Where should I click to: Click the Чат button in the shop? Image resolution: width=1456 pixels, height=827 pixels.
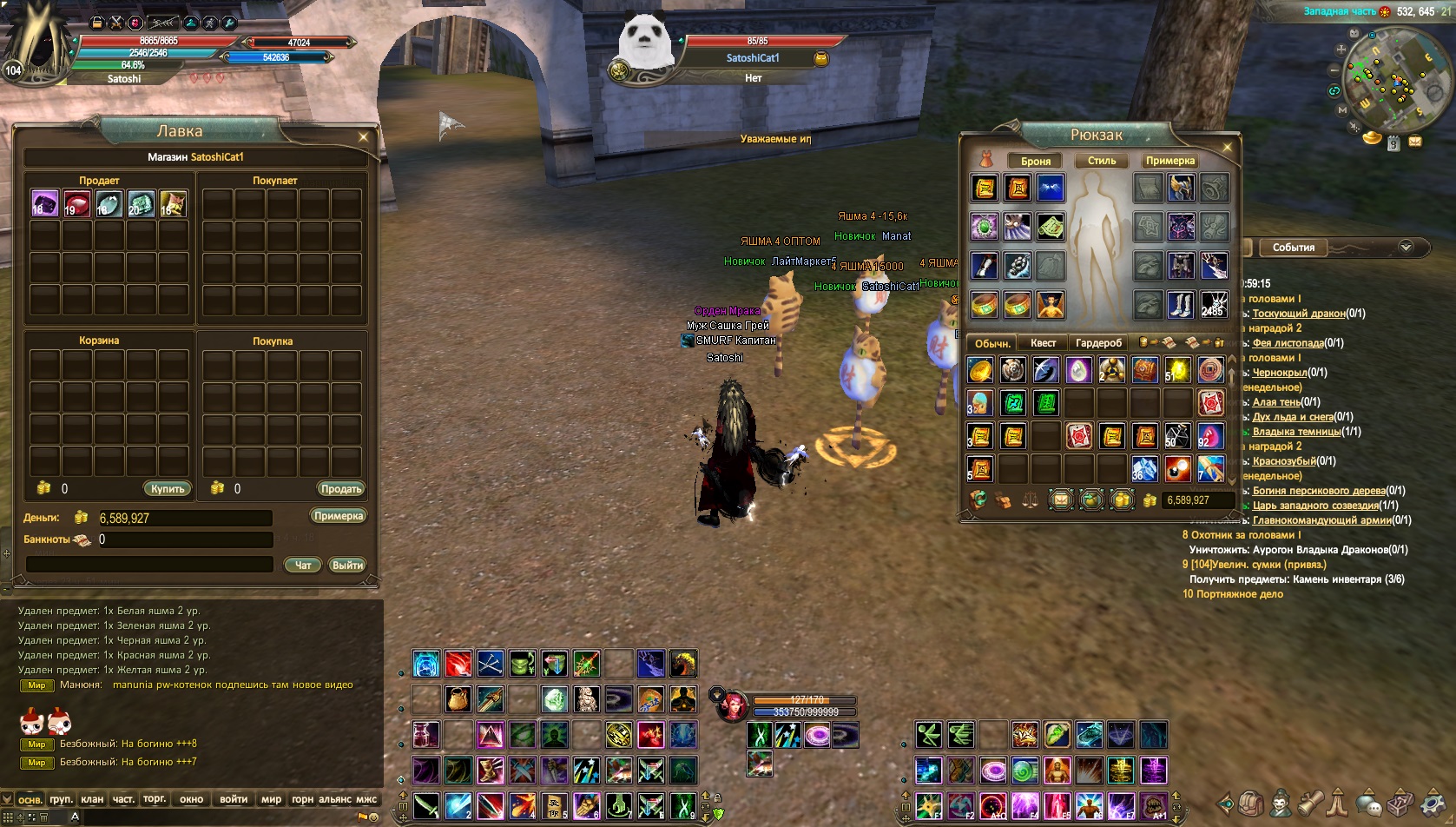coord(303,565)
